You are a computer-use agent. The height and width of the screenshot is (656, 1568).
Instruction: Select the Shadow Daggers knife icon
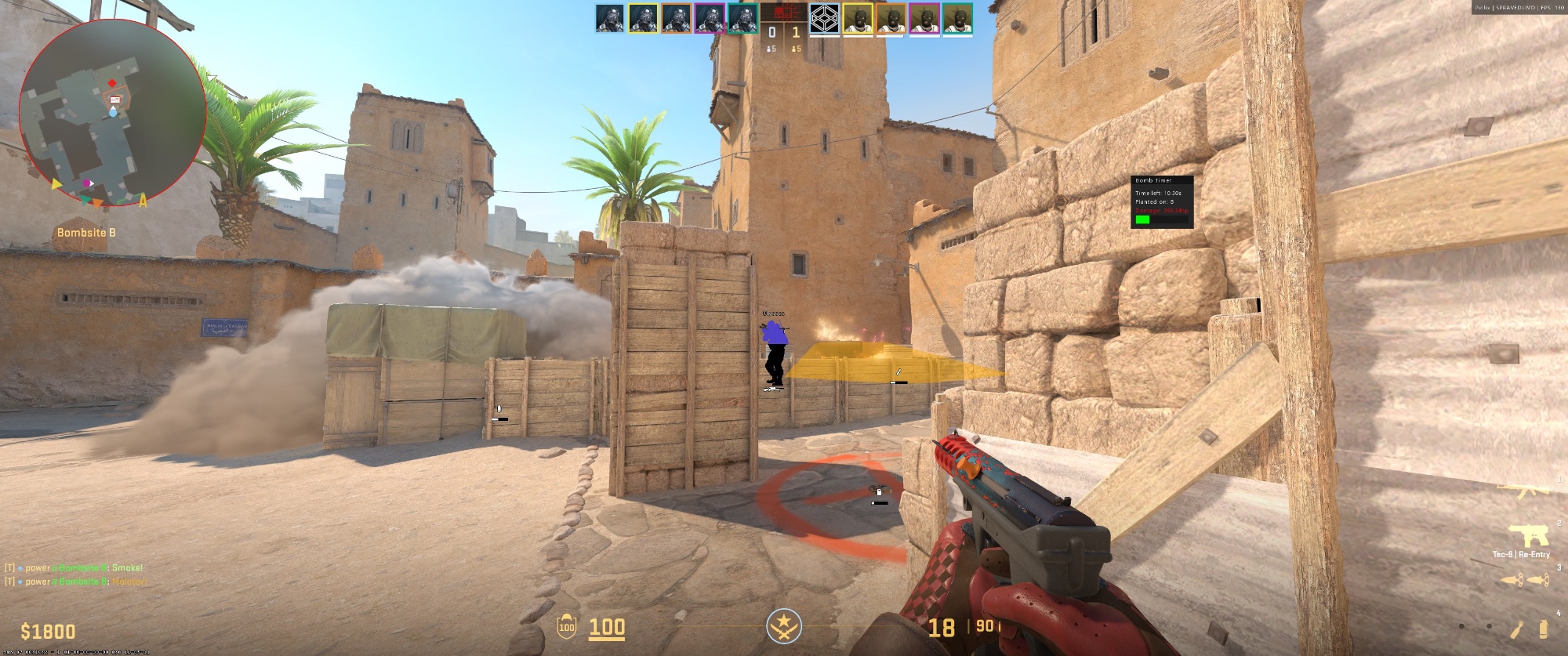tap(1525, 580)
